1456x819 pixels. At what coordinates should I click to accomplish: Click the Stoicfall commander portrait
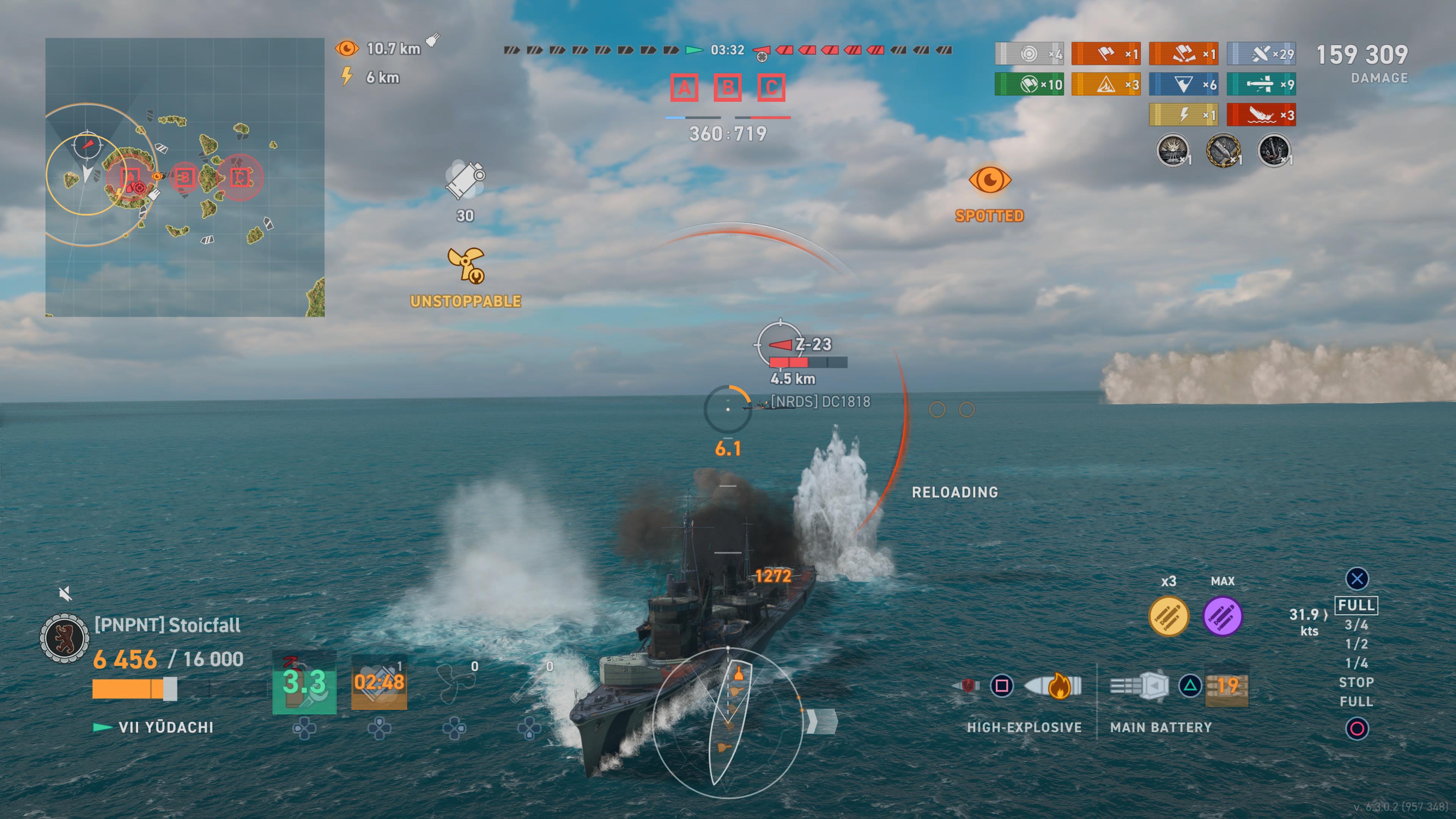64,638
